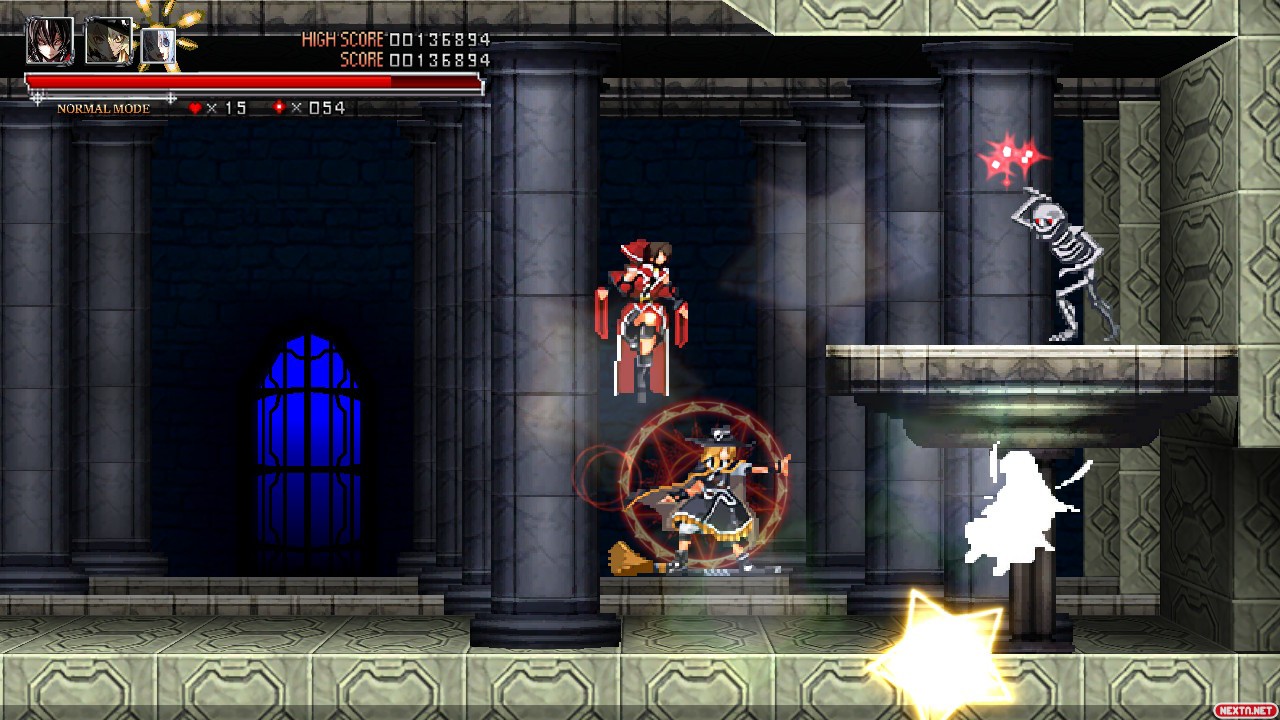Image resolution: width=1280 pixels, height=720 pixels.
Task: Switch to the witch-hat character portrait
Action: point(108,41)
